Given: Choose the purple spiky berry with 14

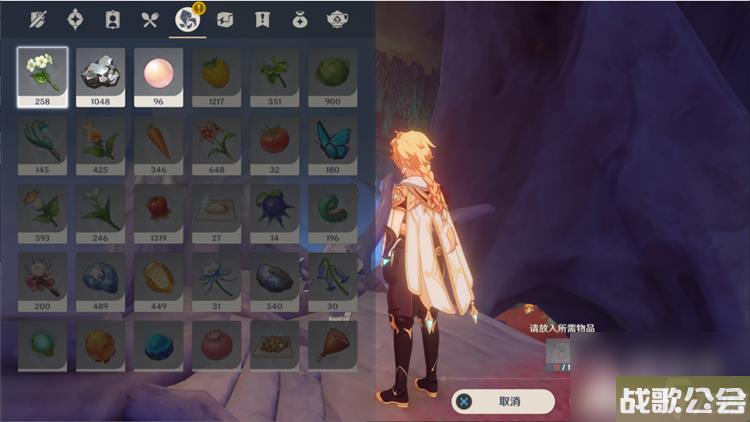Looking at the screenshot, I should [274, 212].
